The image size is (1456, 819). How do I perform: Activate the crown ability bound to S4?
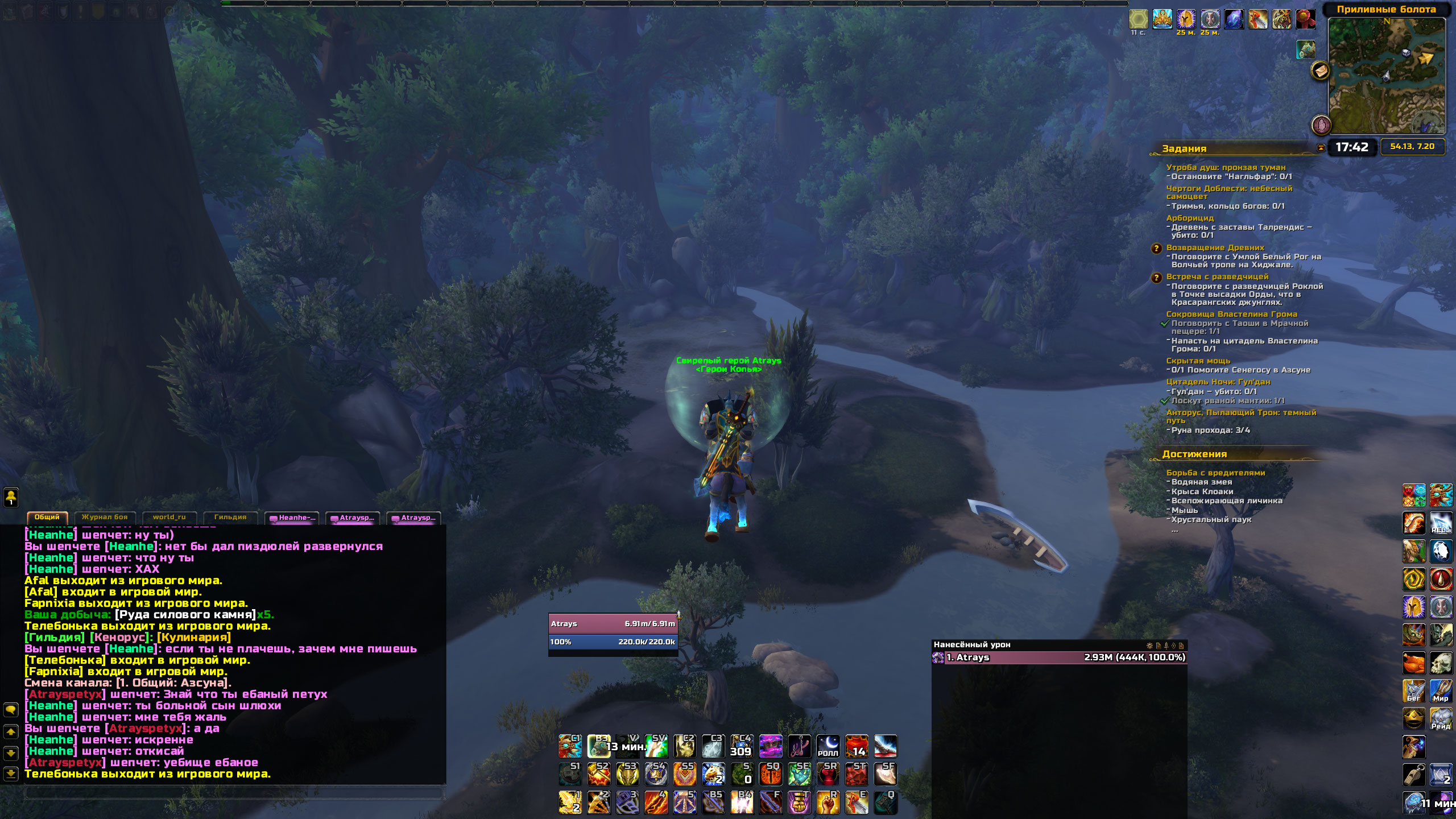(656, 774)
